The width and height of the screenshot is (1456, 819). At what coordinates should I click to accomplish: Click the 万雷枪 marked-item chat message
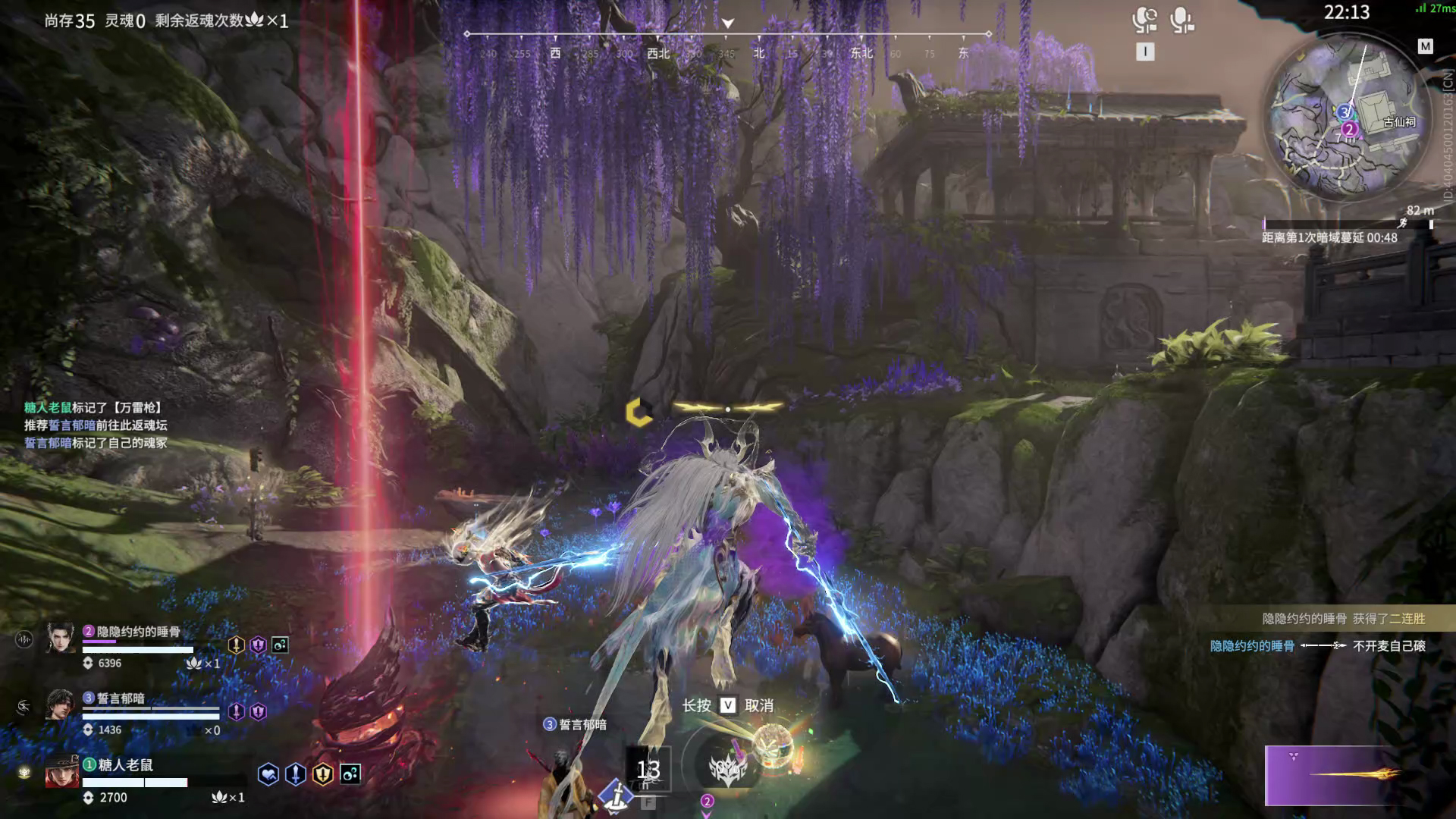click(x=93, y=408)
